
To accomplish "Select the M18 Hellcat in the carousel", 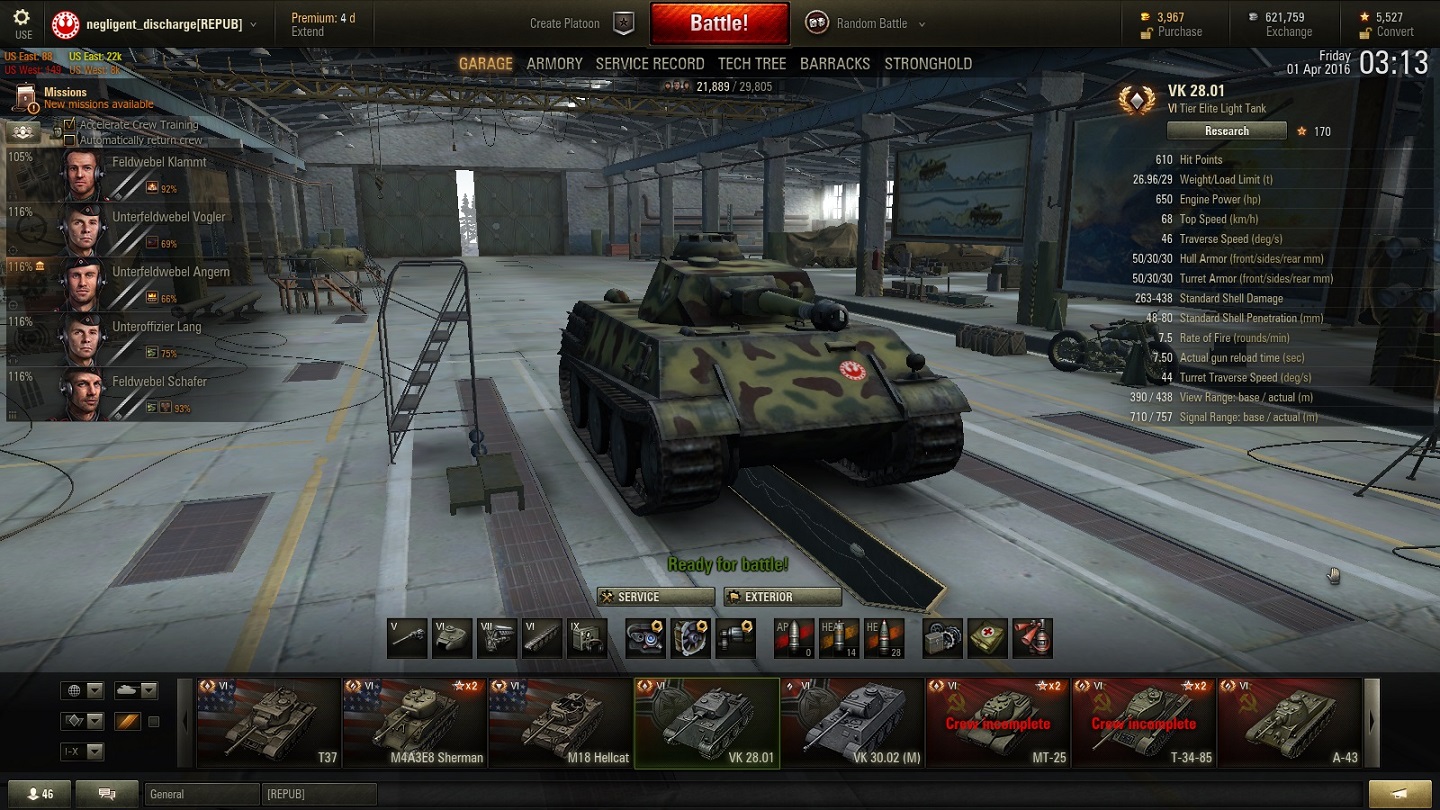I will click(x=560, y=724).
